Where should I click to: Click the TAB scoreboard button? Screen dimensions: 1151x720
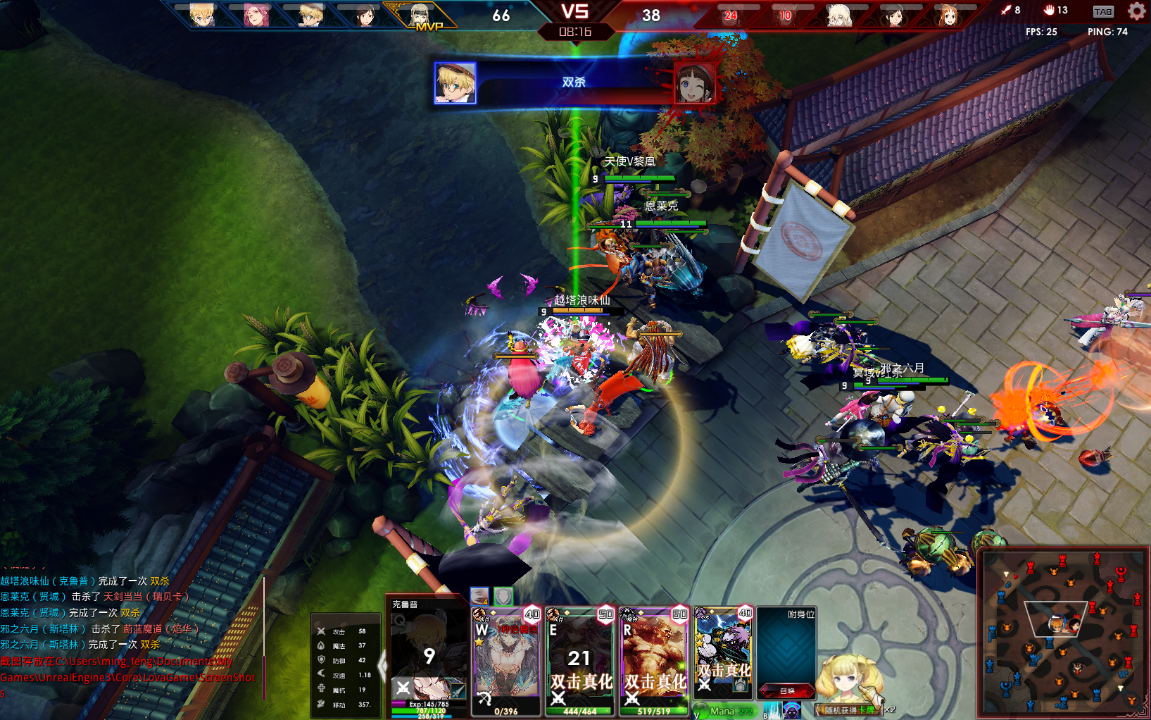pos(1103,12)
